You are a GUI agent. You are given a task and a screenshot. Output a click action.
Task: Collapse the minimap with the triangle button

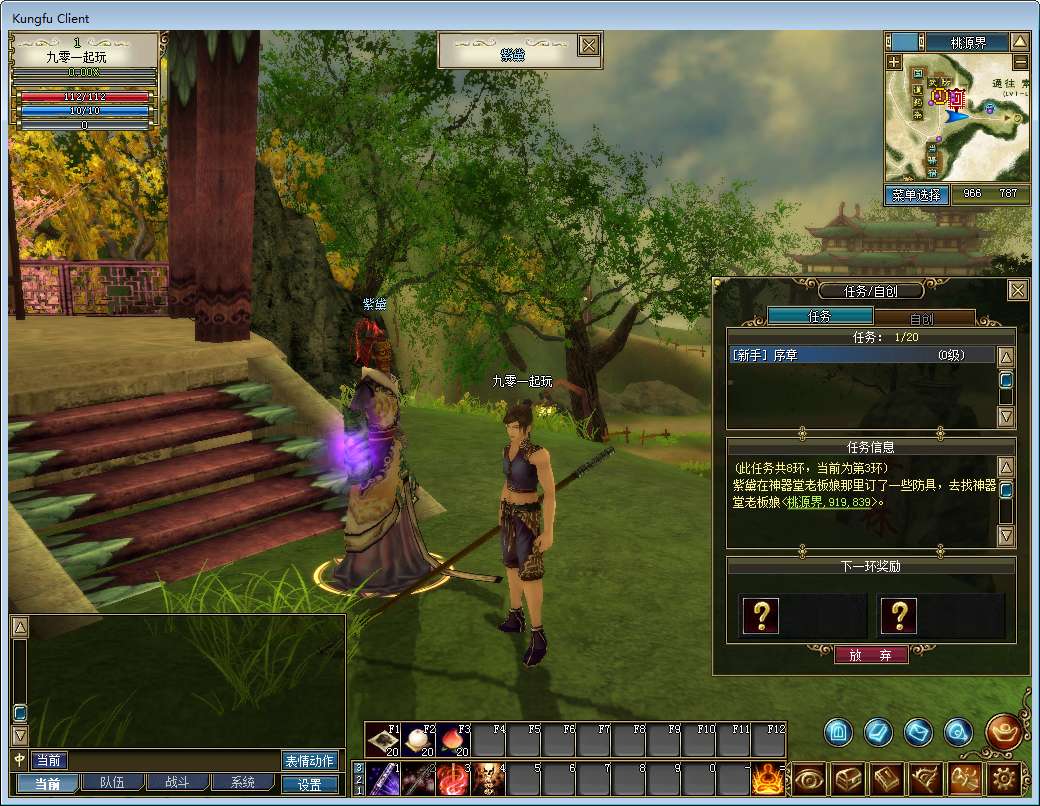click(x=1019, y=42)
